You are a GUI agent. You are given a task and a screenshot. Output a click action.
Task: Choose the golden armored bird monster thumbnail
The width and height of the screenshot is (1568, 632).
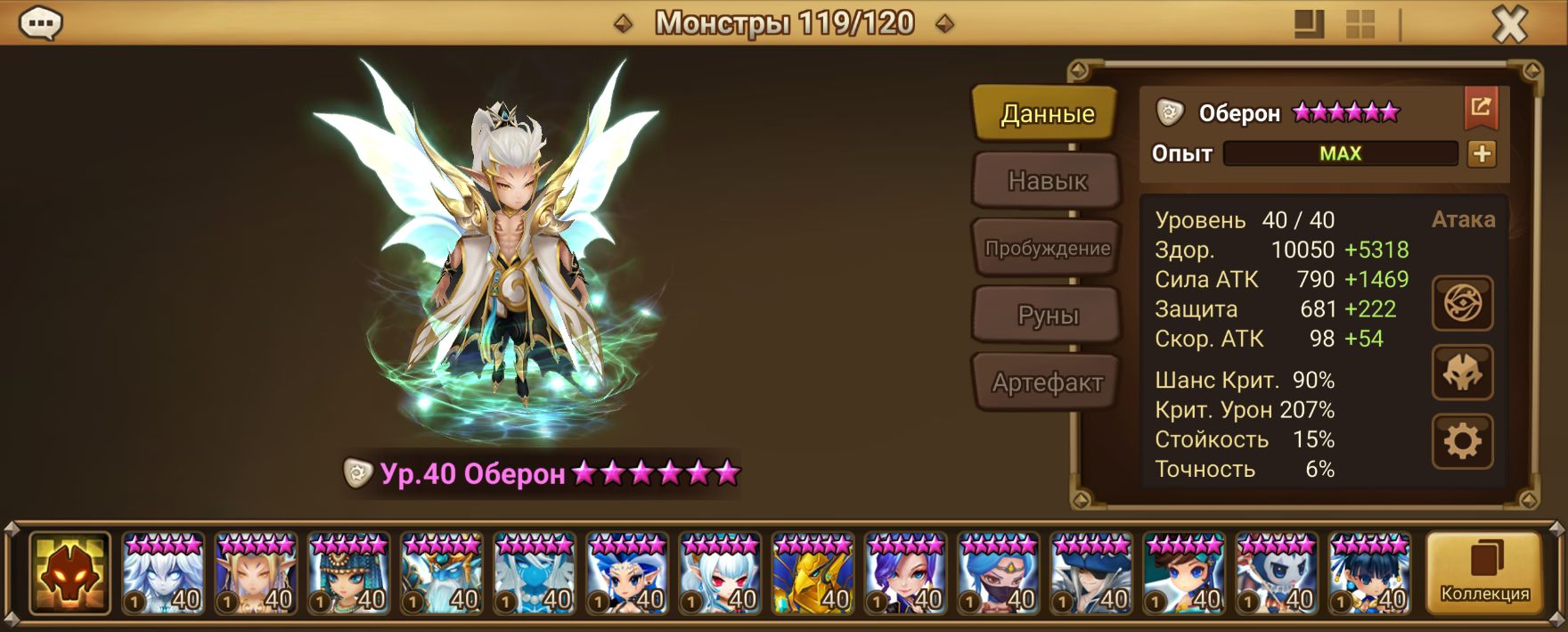pyautogui.click(x=813, y=575)
